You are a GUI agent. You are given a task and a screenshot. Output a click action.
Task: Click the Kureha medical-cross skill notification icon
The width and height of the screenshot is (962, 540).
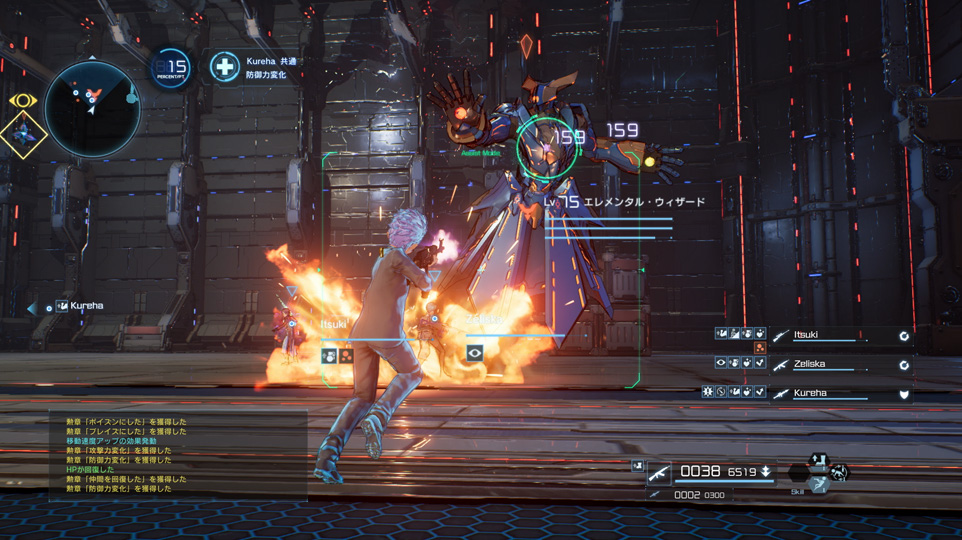[225, 67]
